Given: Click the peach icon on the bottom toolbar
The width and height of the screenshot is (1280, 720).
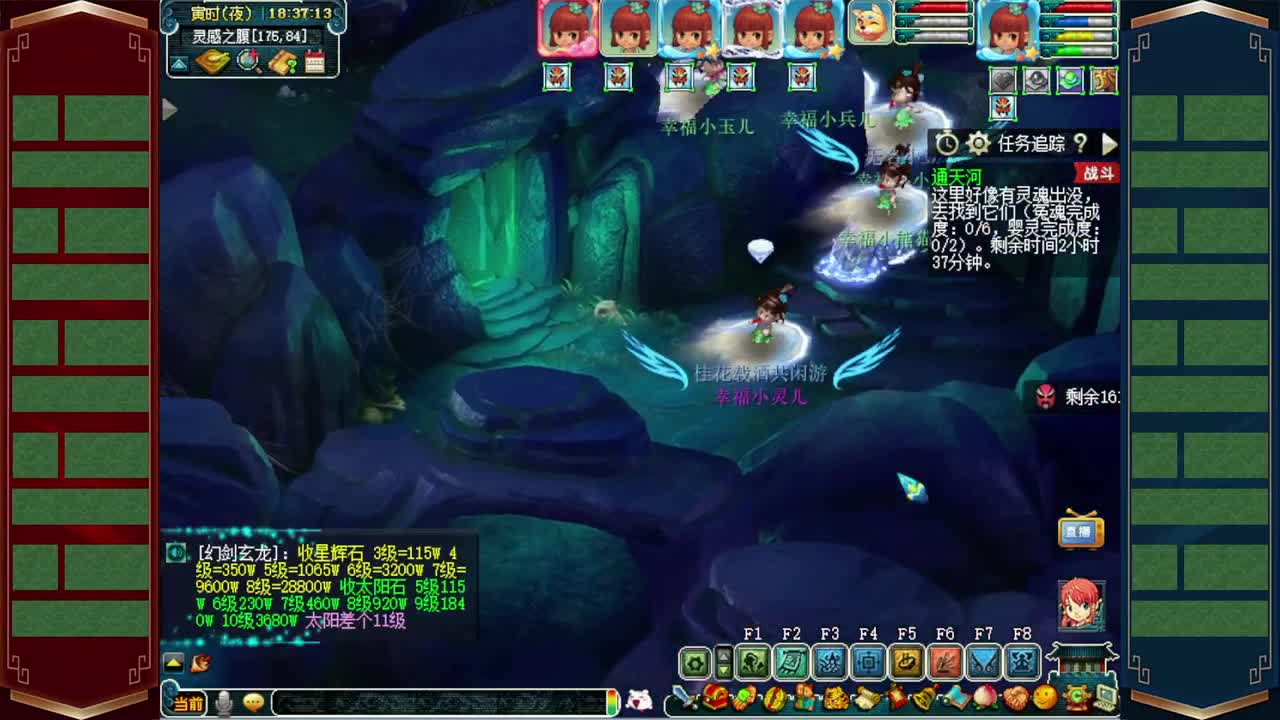Looking at the screenshot, I should tap(984, 697).
